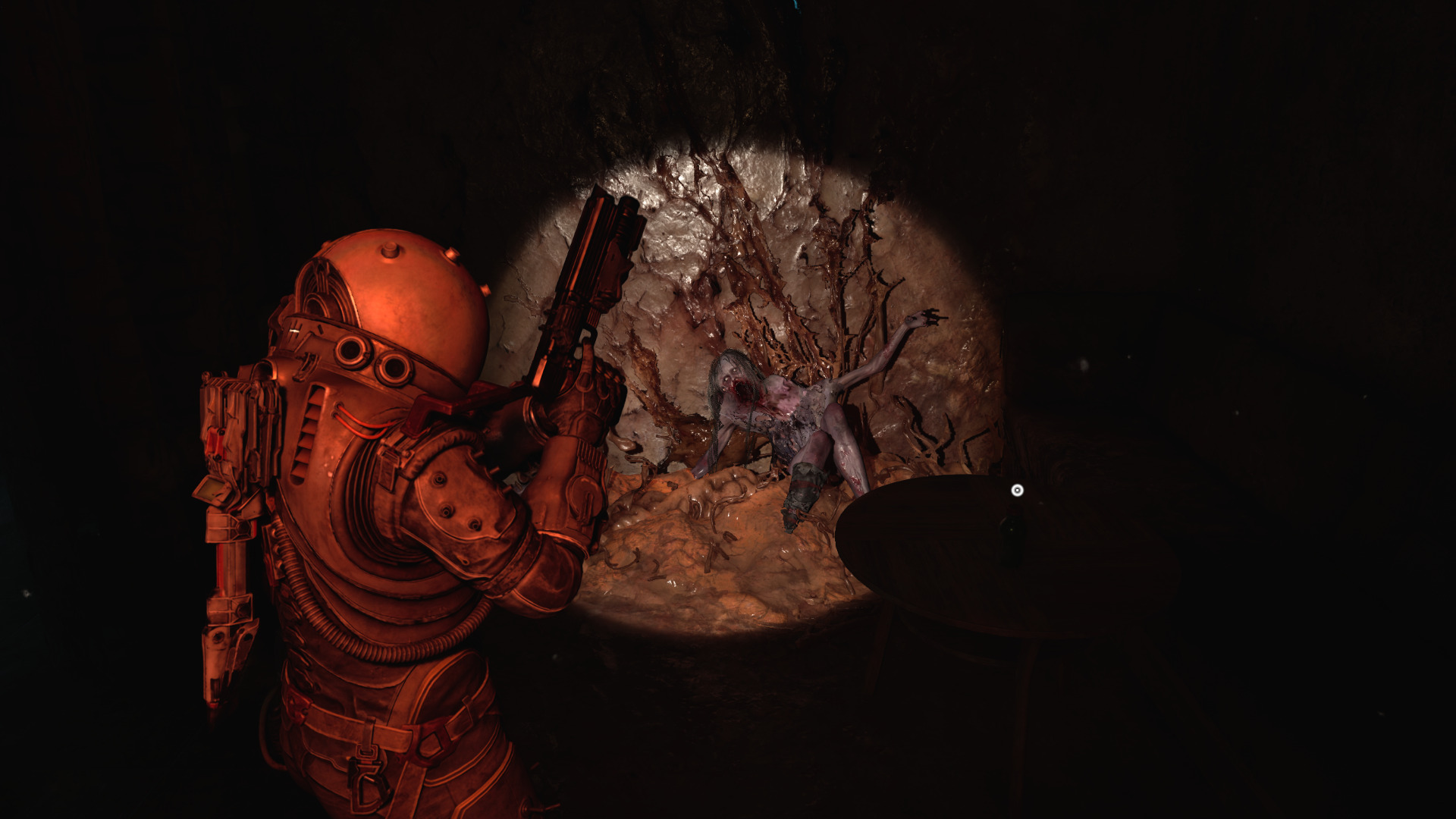Click the circular interaction marker above the table
The width and height of the screenshot is (1456, 819).
click(x=1018, y=491)
